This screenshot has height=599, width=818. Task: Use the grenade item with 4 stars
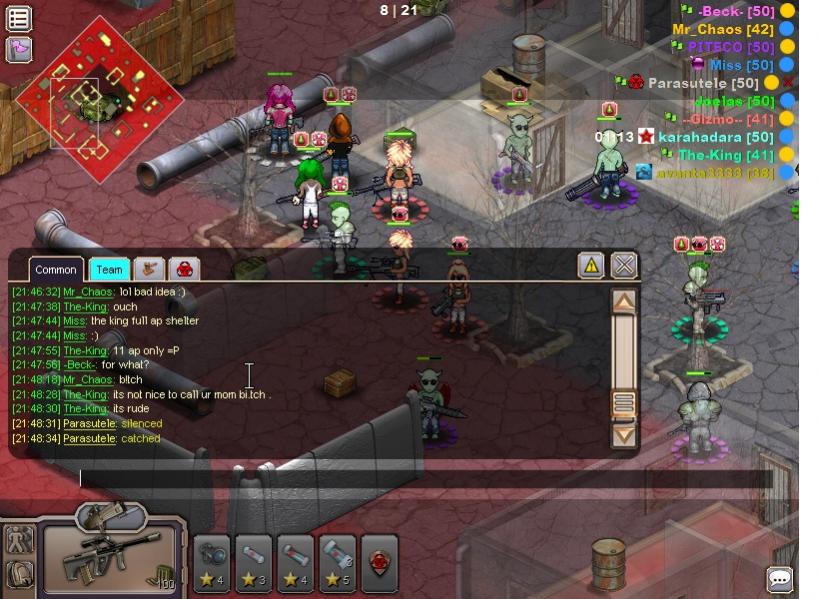tap(211, 563)
